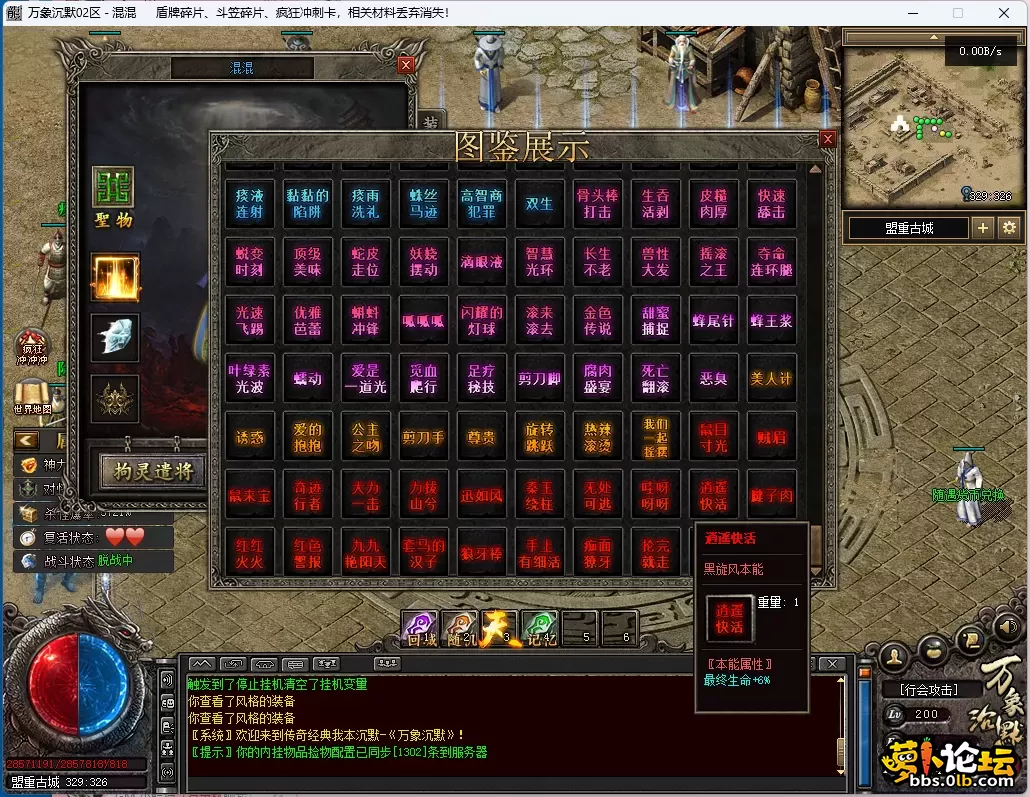Minimize the game window
Viewport: 1030px width, 797px height.
tap(912, 13)
